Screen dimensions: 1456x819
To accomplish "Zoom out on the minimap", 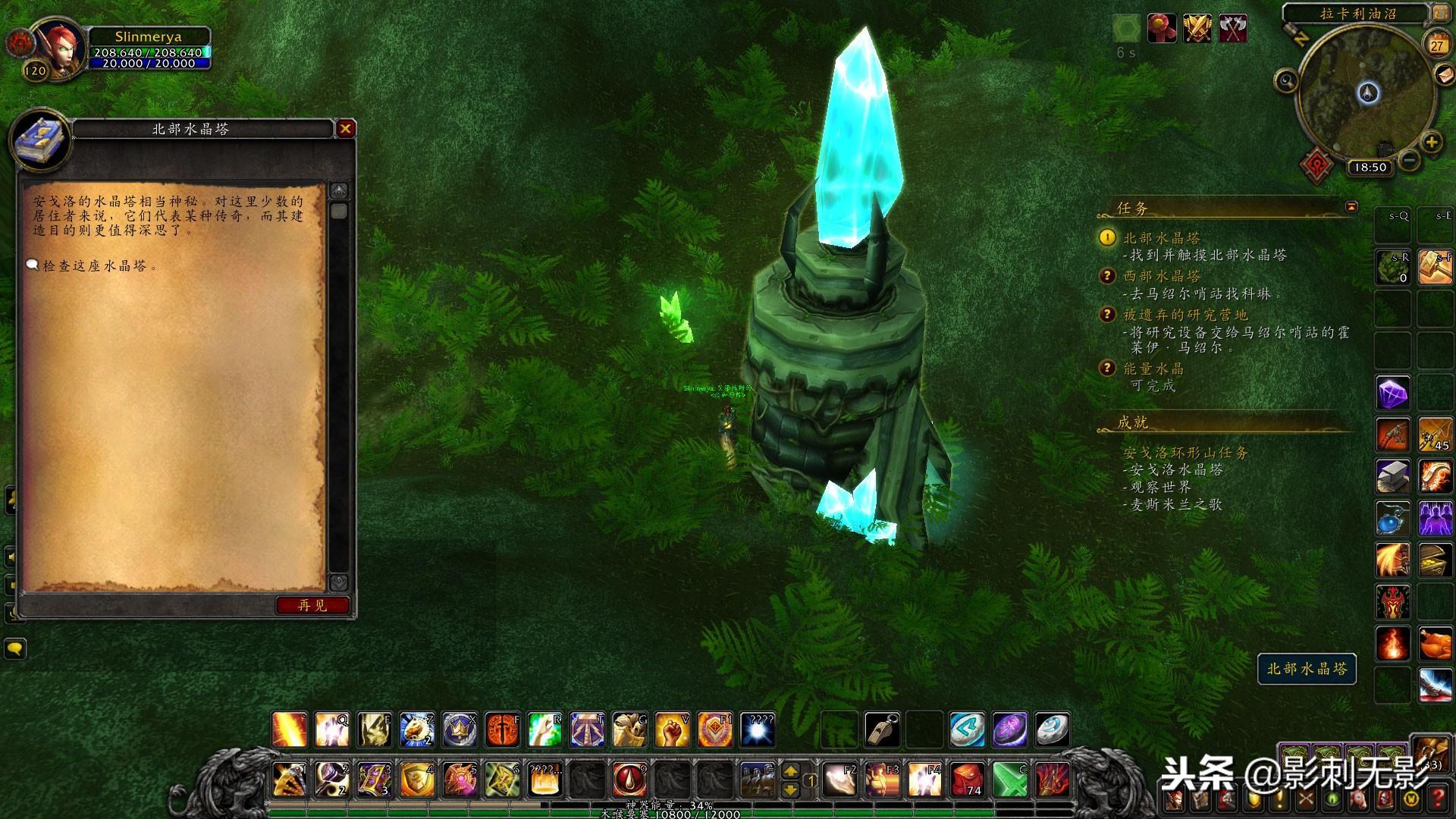I will (1409, 161).
